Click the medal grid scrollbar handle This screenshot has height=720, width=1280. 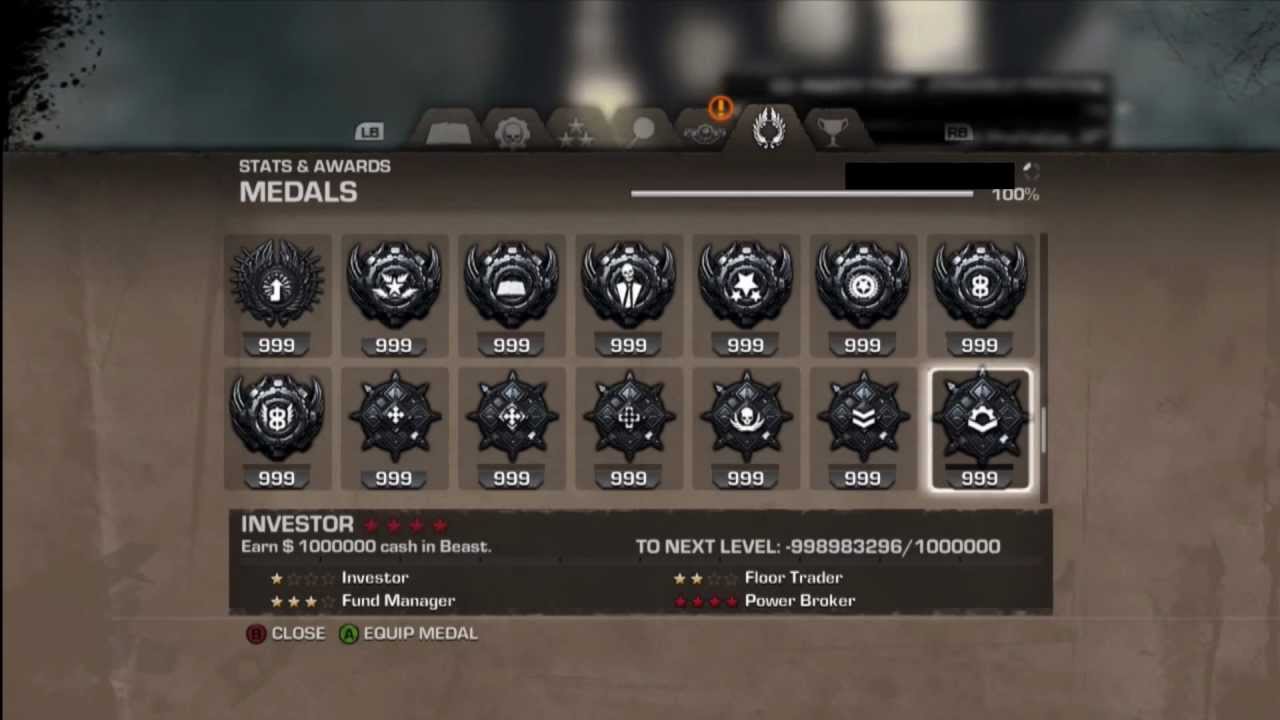point(1043,430)
